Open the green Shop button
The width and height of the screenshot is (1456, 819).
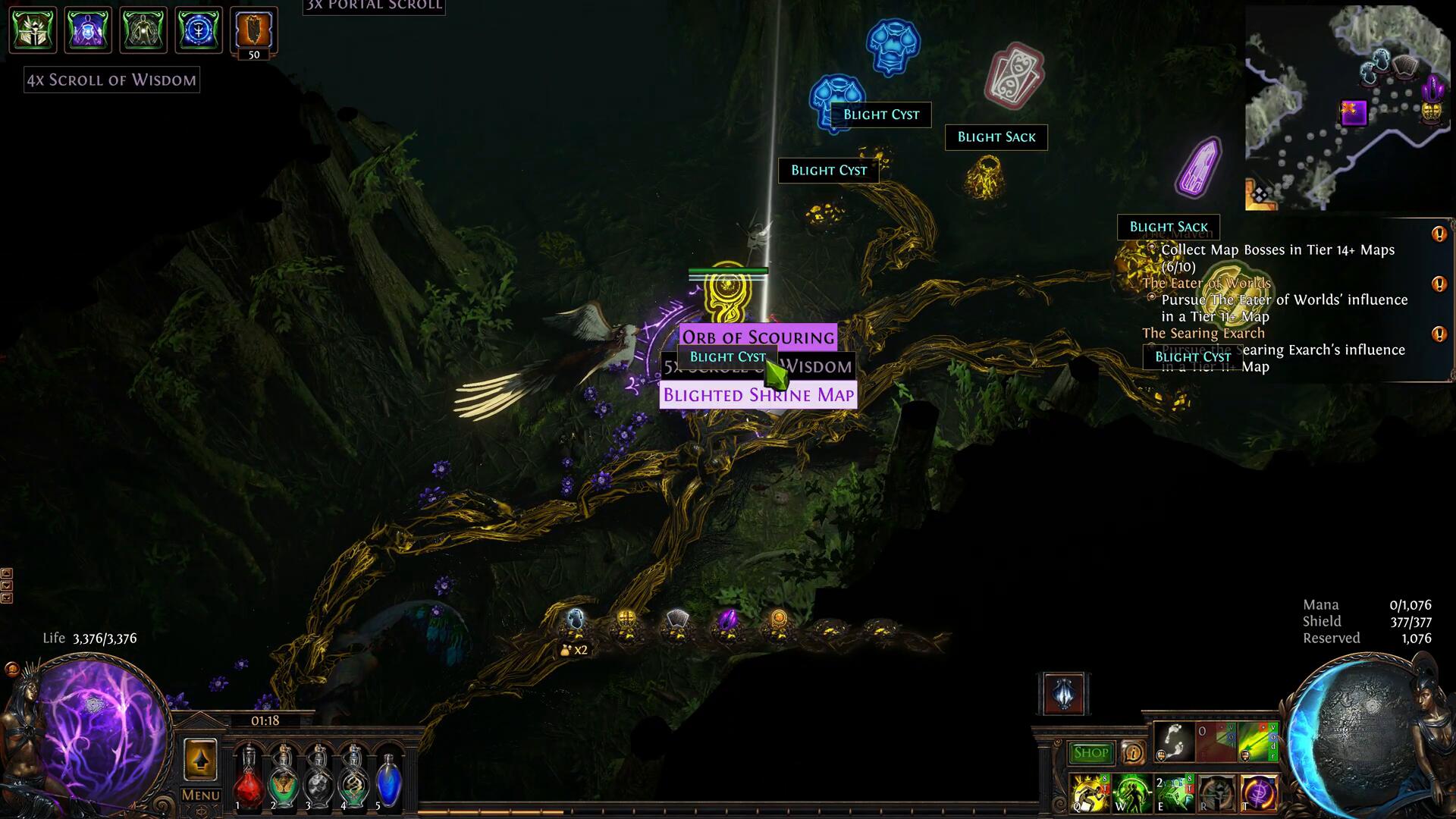click(x=1091, y=752)
